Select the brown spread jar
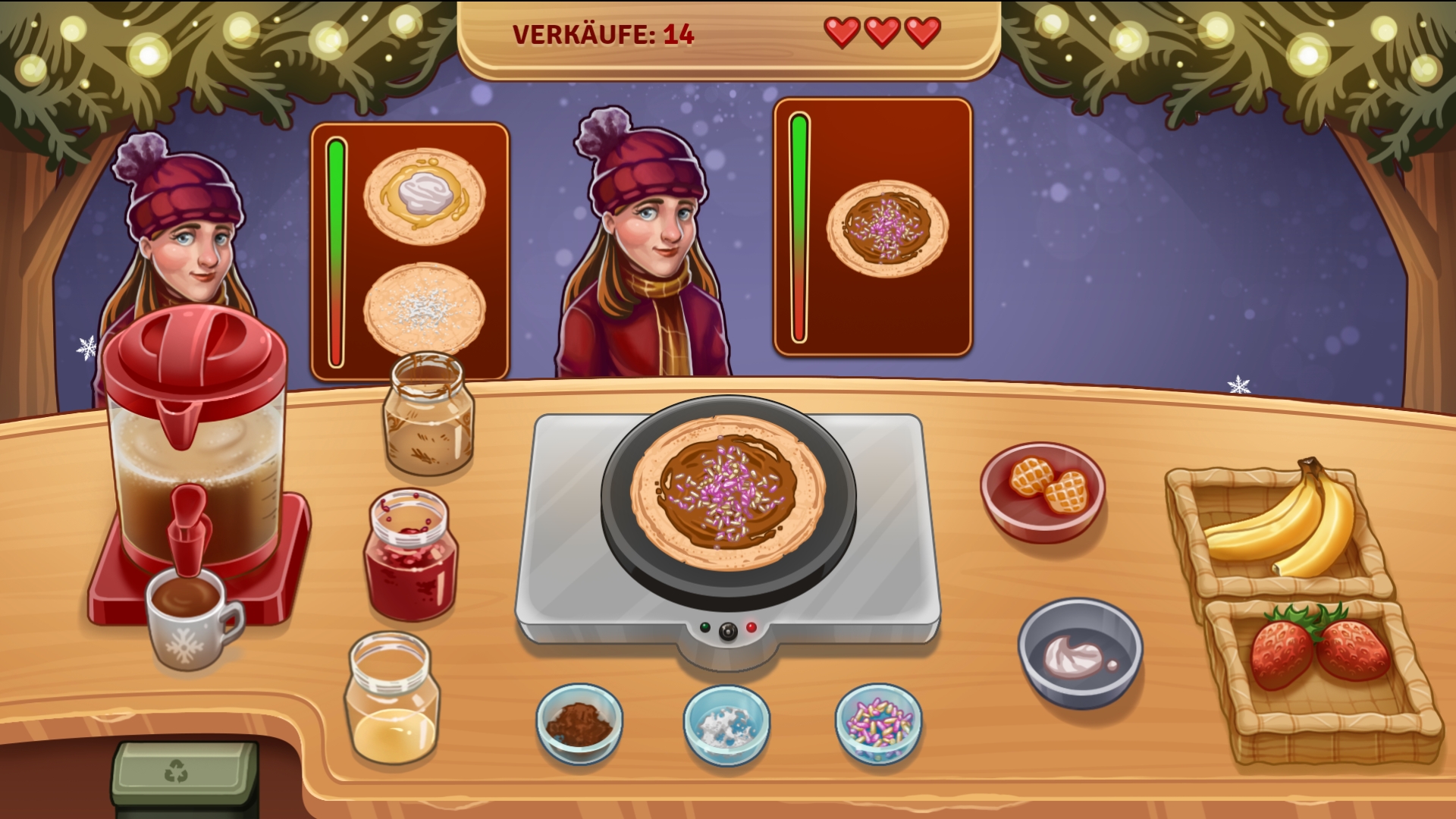 point(428,415)
